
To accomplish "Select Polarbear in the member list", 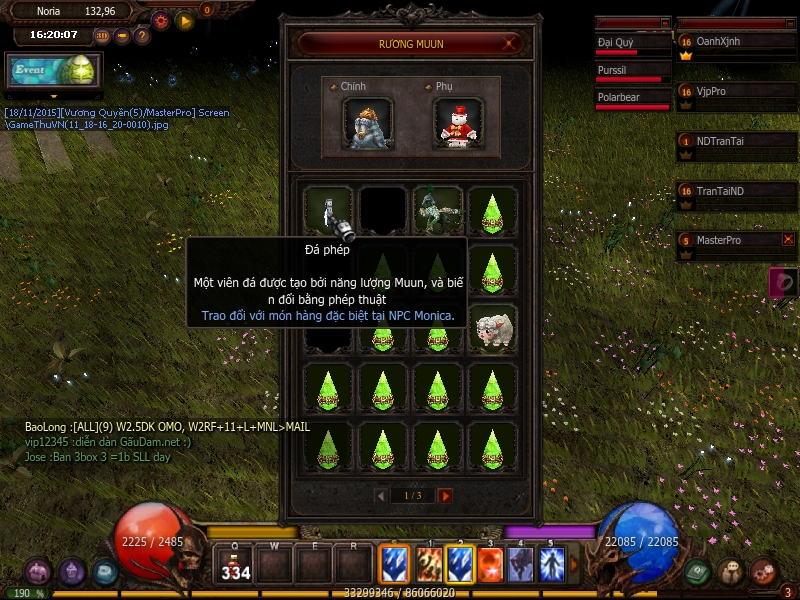I will point(632,98).
